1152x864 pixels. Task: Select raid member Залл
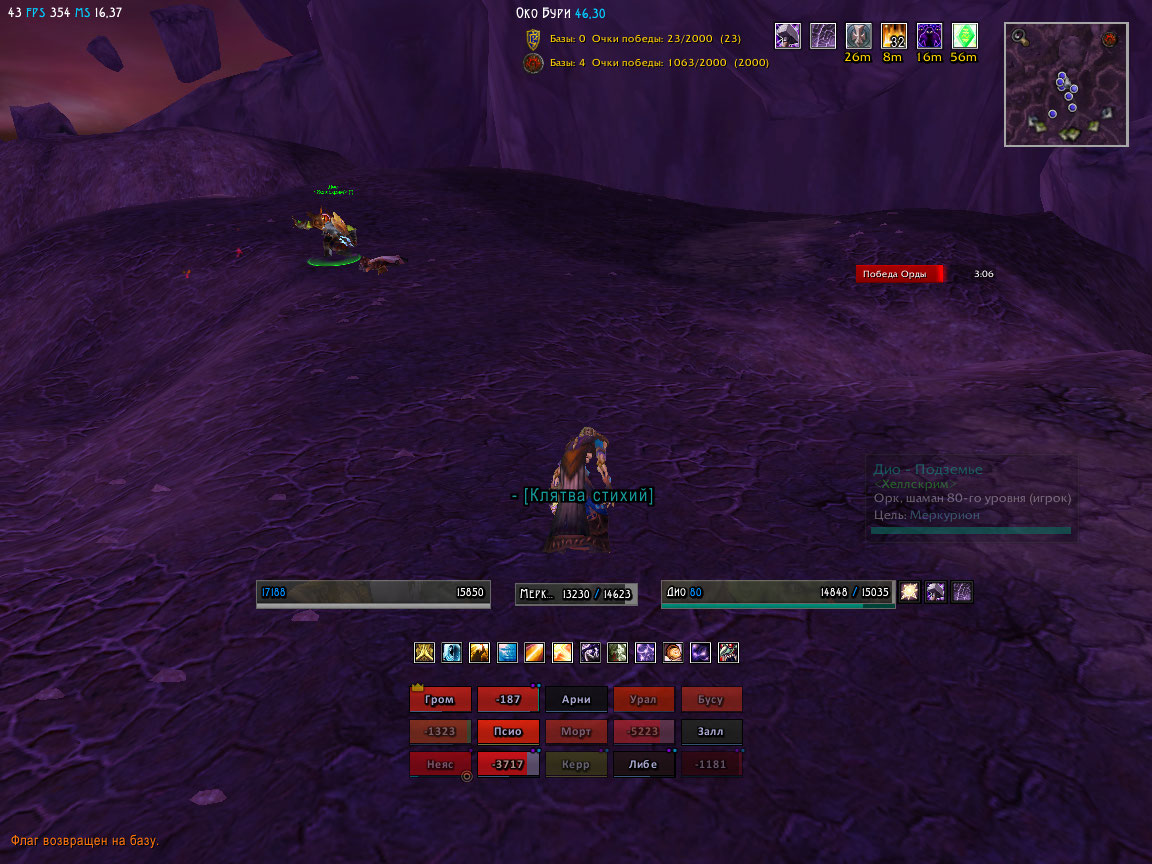point(711,732)
